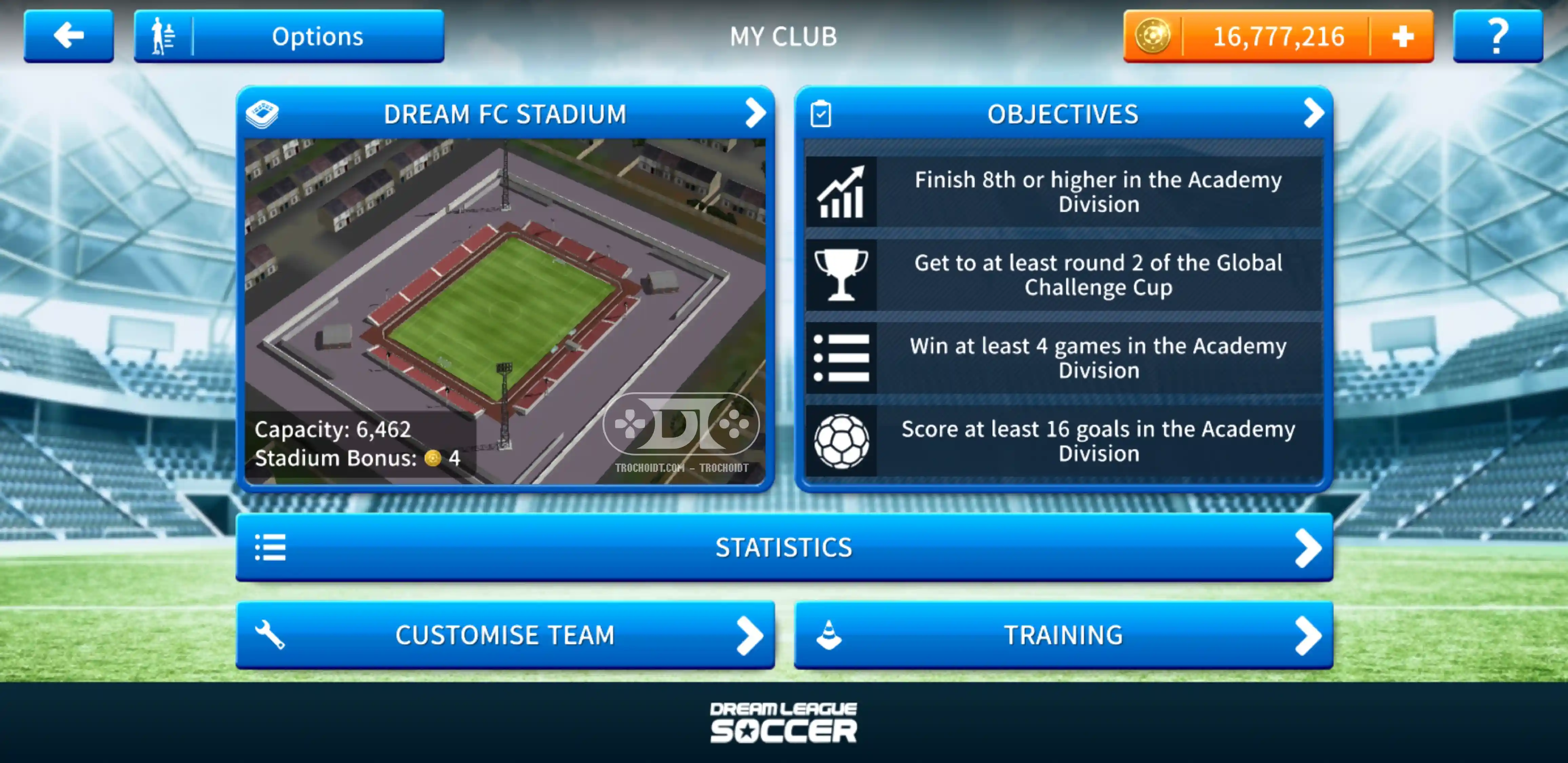This screenshot has width=1568, height=763.
Task: Go back using the arrow button
Action: point(68,36)
